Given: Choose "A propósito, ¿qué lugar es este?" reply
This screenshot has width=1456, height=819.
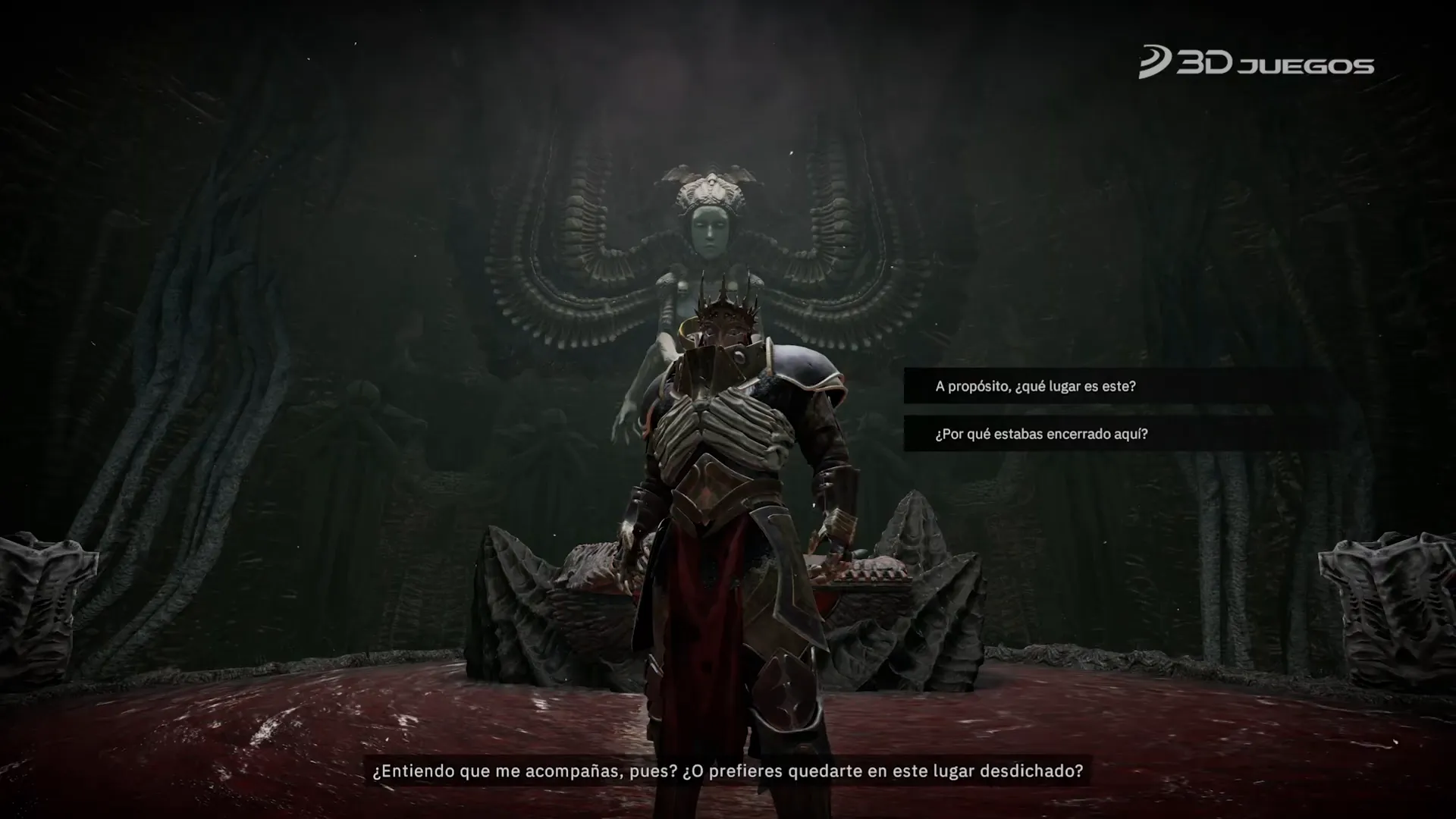Looking at the screenshot, I should pos(1035,386).
